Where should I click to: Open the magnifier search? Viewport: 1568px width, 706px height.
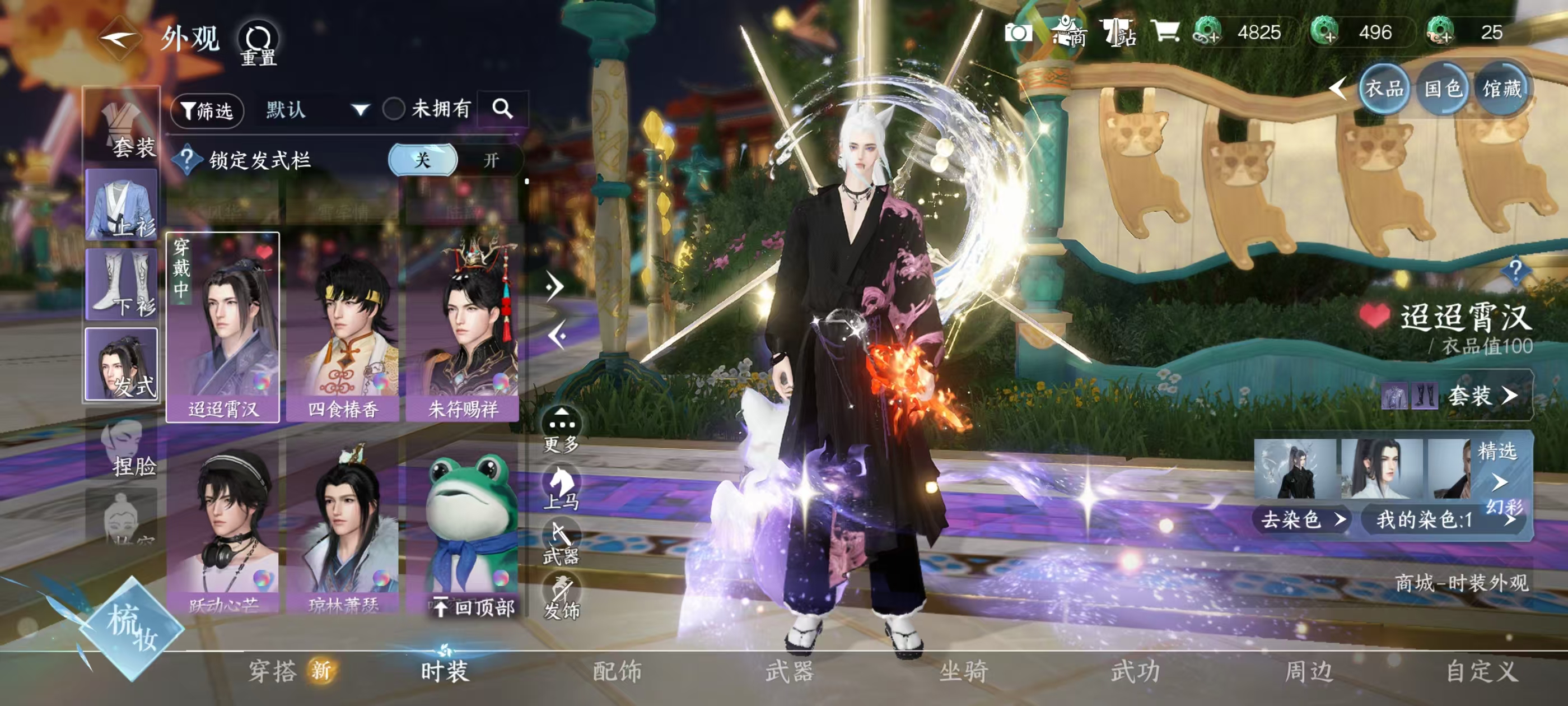point(502,109)
